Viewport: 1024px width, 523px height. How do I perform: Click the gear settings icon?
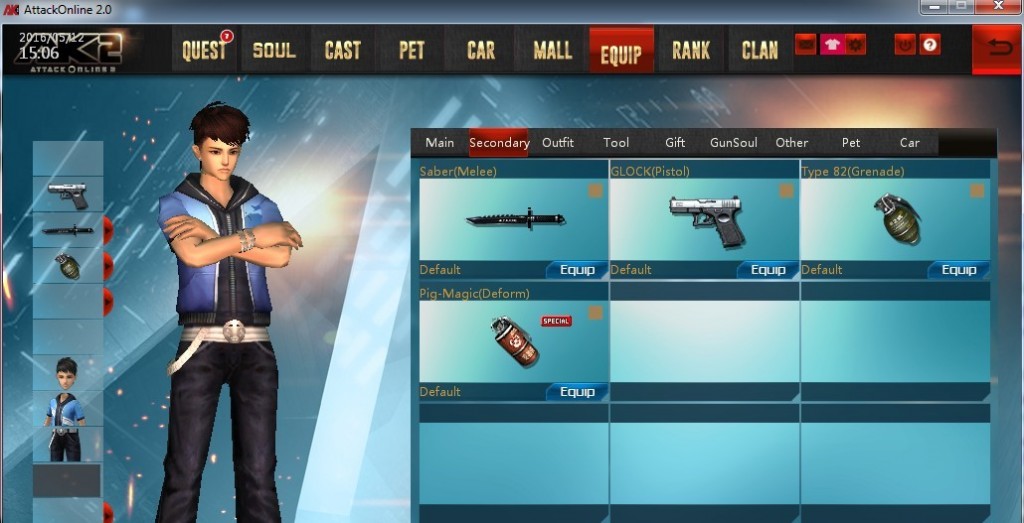pyautogui.click(x=855, y=45)
